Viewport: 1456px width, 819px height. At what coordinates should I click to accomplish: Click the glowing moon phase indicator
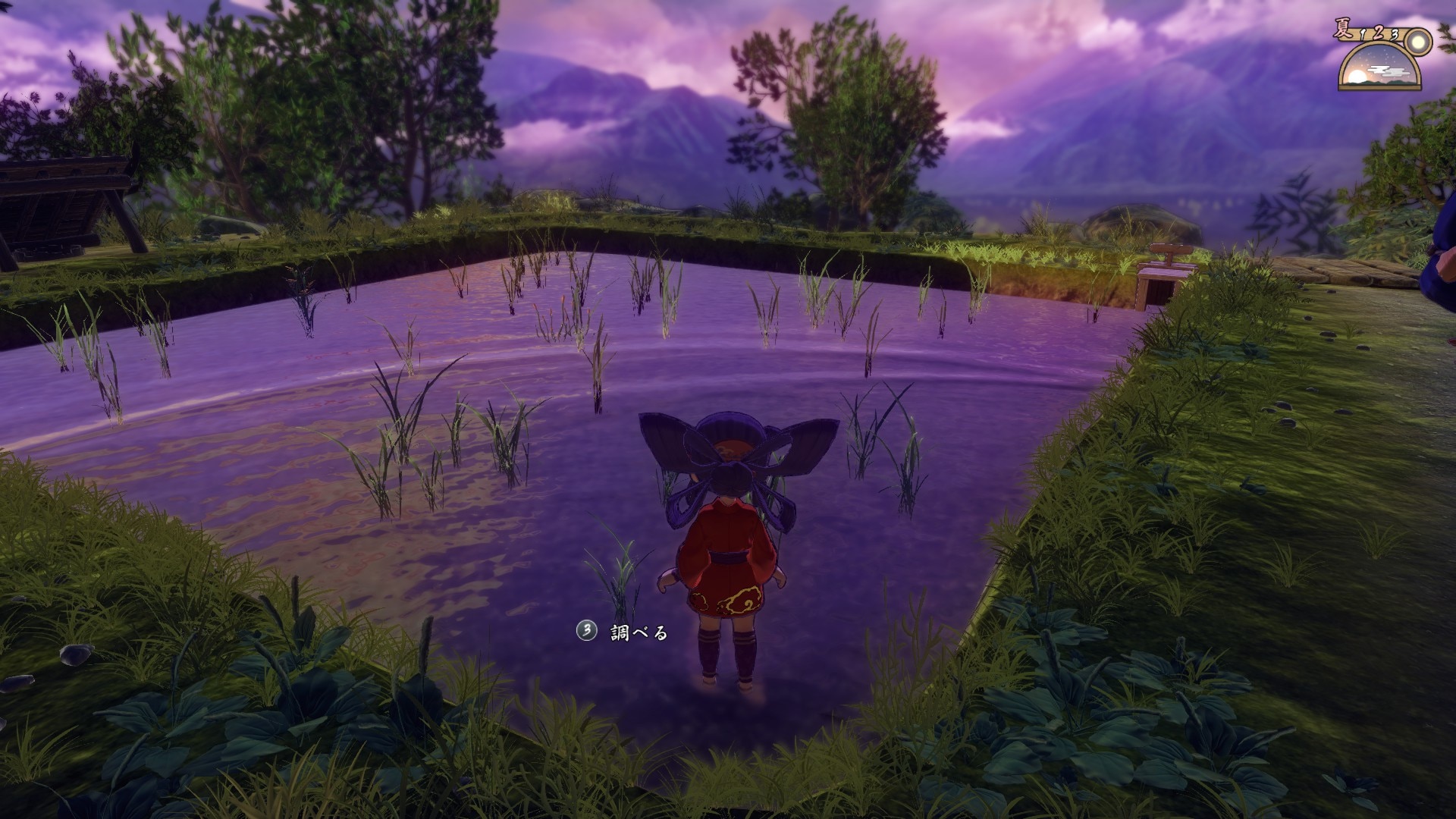click(x=1417, y=42)
